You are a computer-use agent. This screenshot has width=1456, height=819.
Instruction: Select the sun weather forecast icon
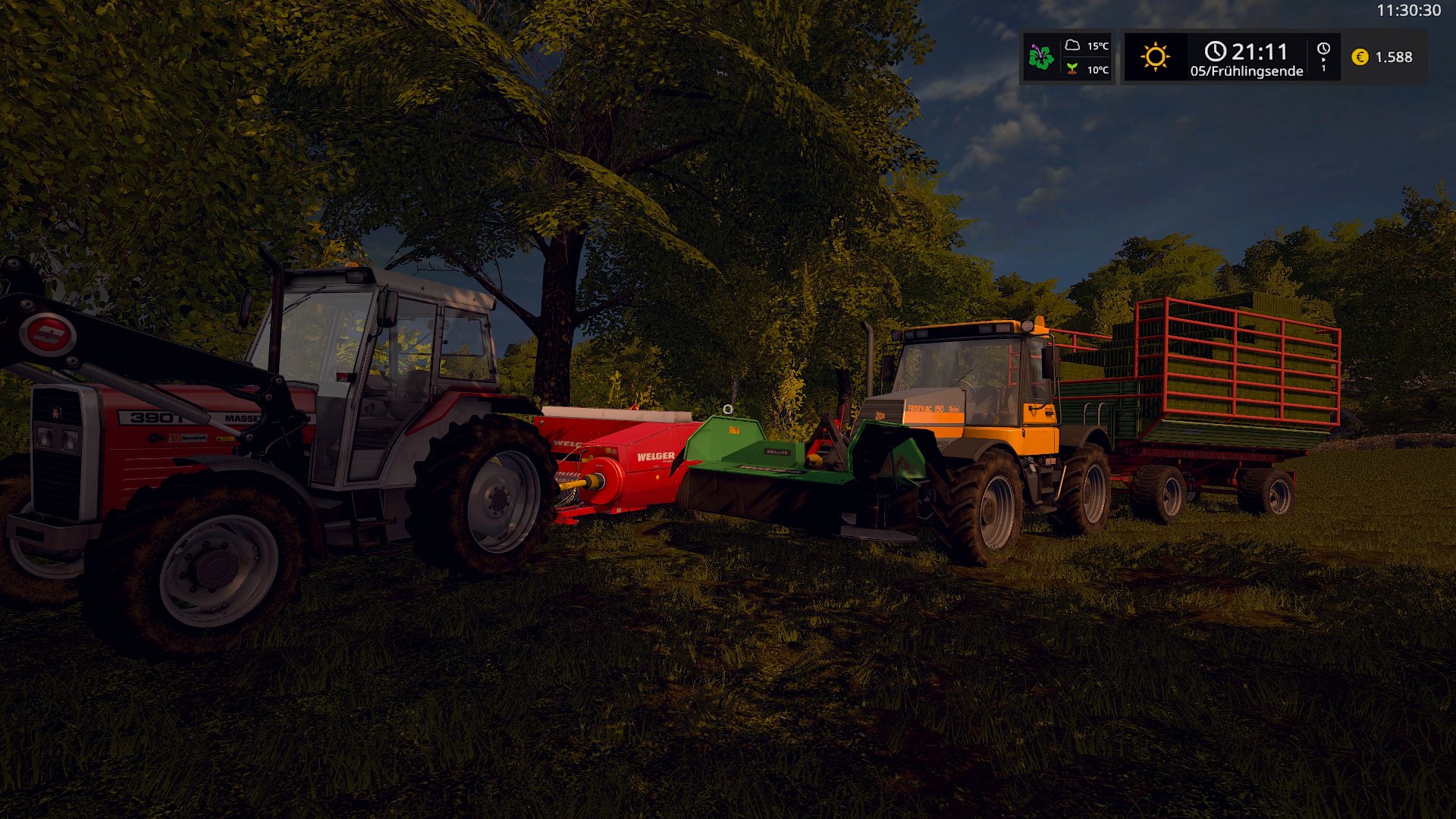click(x=1155, y=57)
